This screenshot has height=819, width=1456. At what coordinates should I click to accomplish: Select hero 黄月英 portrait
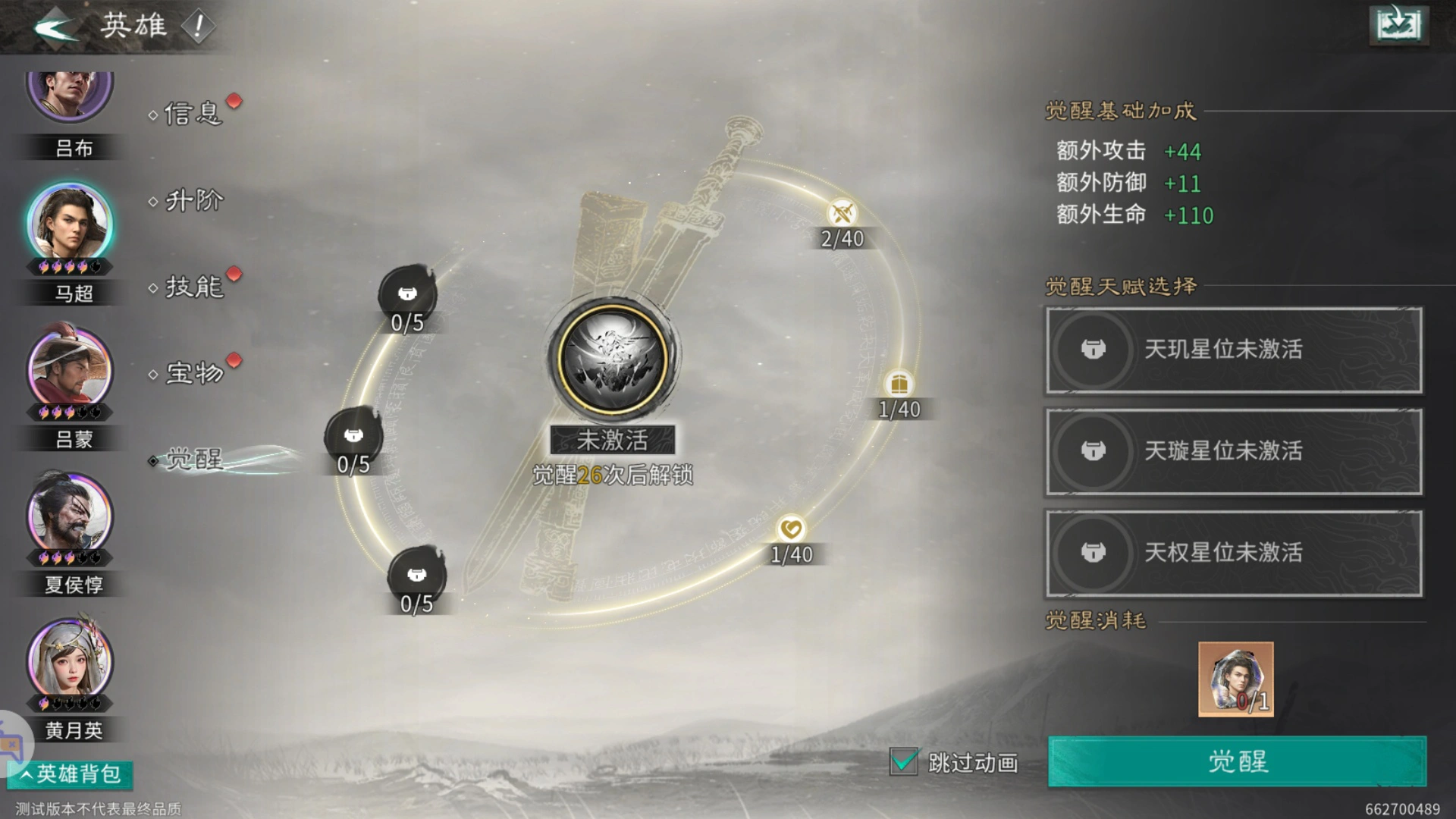click(x=70, y=661)
